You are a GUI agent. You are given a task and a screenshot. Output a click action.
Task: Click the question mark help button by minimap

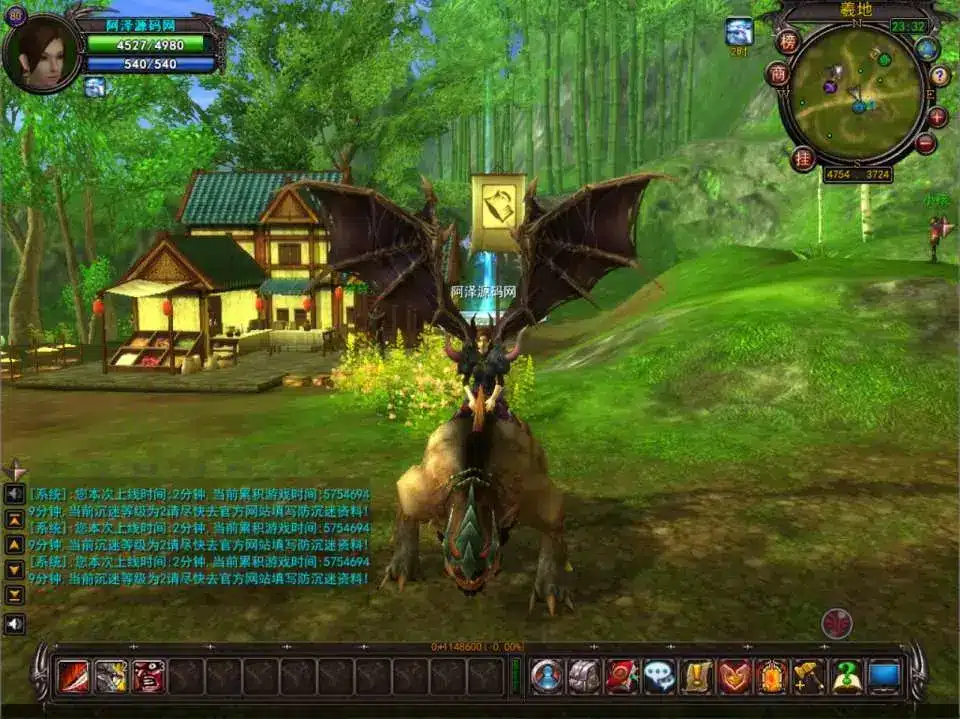(x=940, y=76)
